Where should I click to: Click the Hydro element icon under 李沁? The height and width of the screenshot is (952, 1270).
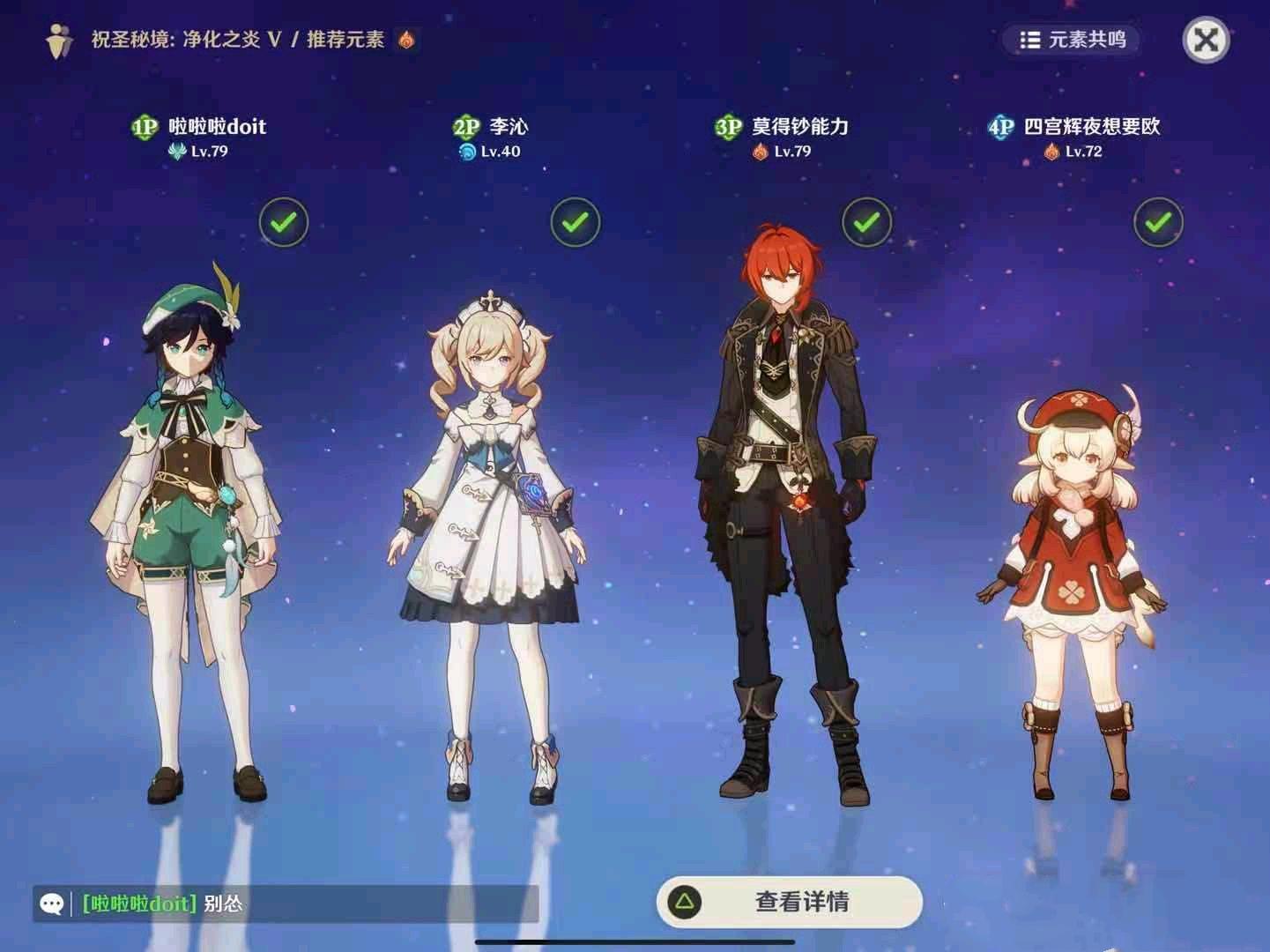(x=468, y=151)
